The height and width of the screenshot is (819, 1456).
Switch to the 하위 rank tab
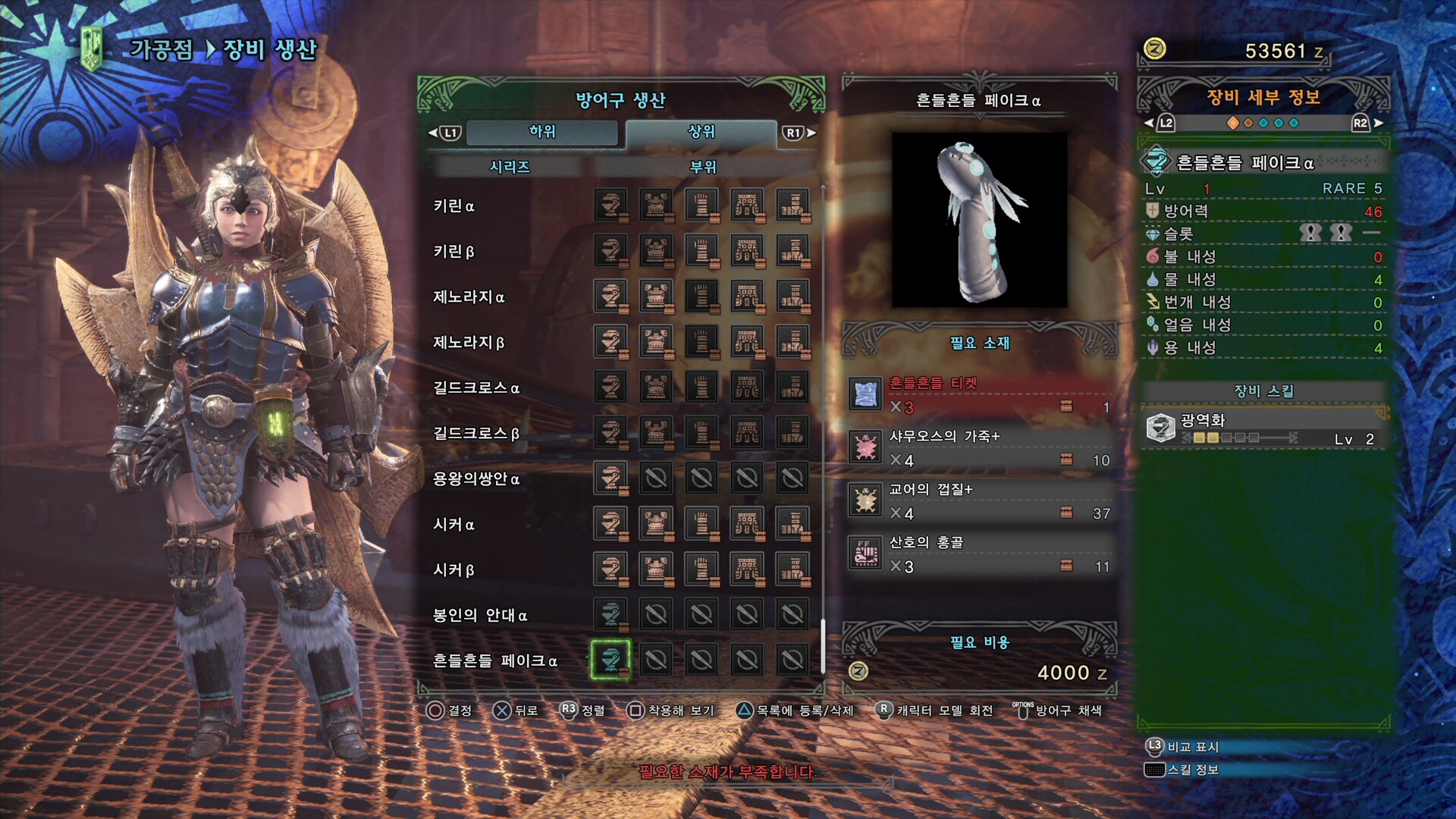tap(541, 132)
